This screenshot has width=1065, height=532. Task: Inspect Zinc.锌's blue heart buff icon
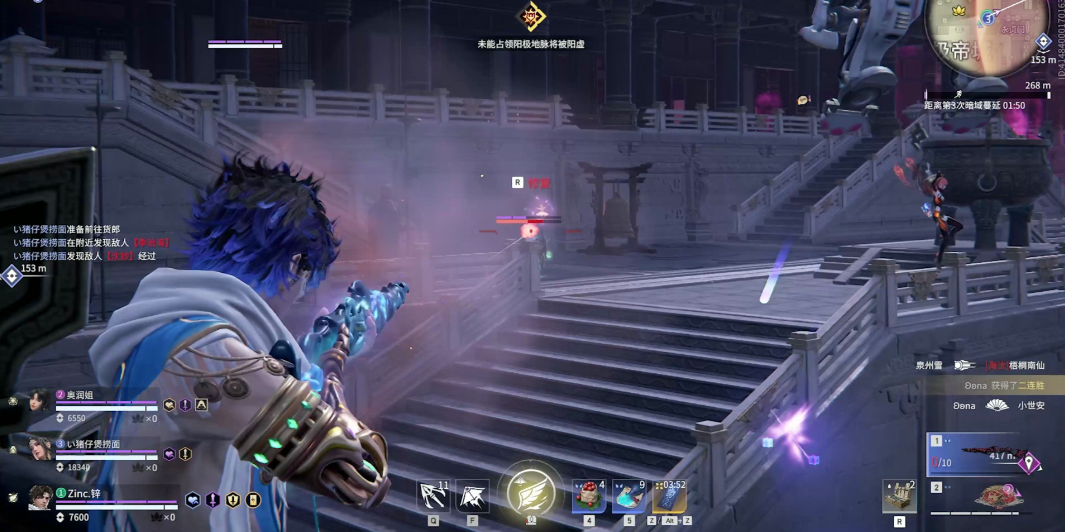point(194,500)
